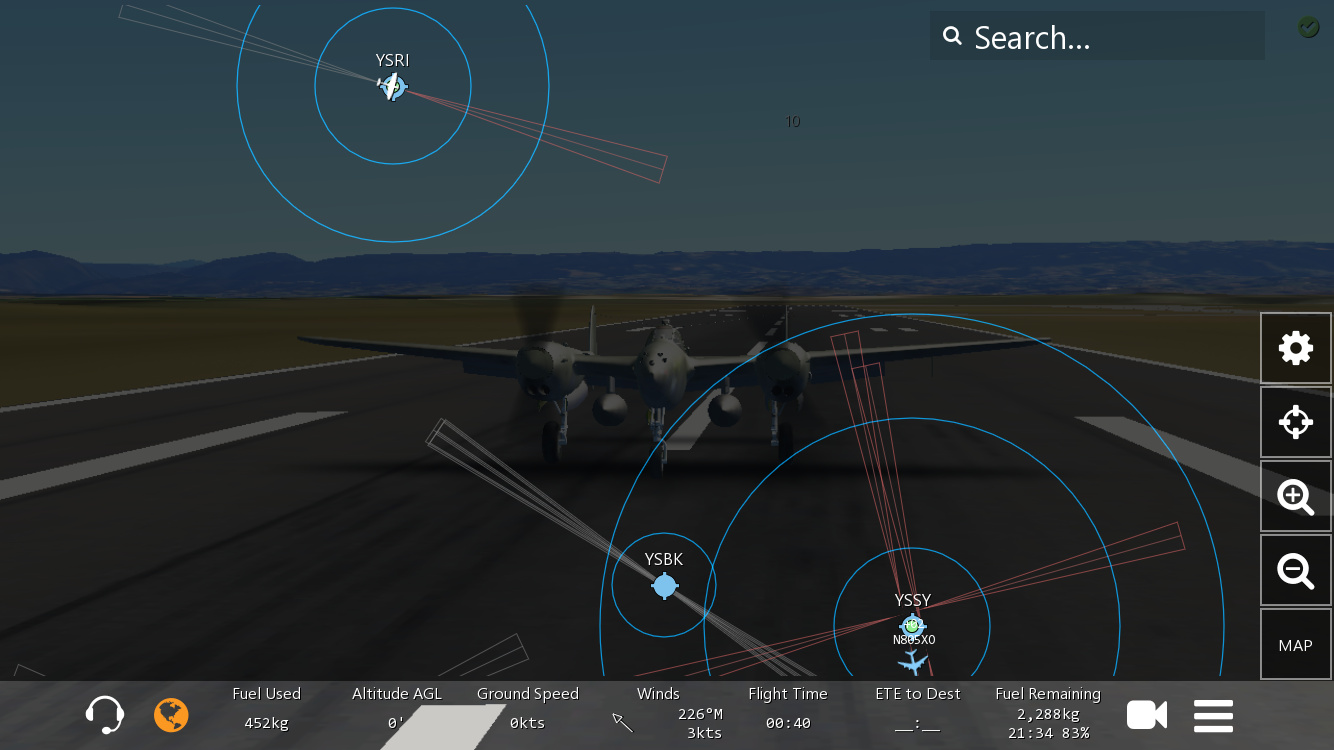Toggle the MAP button
Viewport: 1334px width, 750px height.
[1295, 645]
